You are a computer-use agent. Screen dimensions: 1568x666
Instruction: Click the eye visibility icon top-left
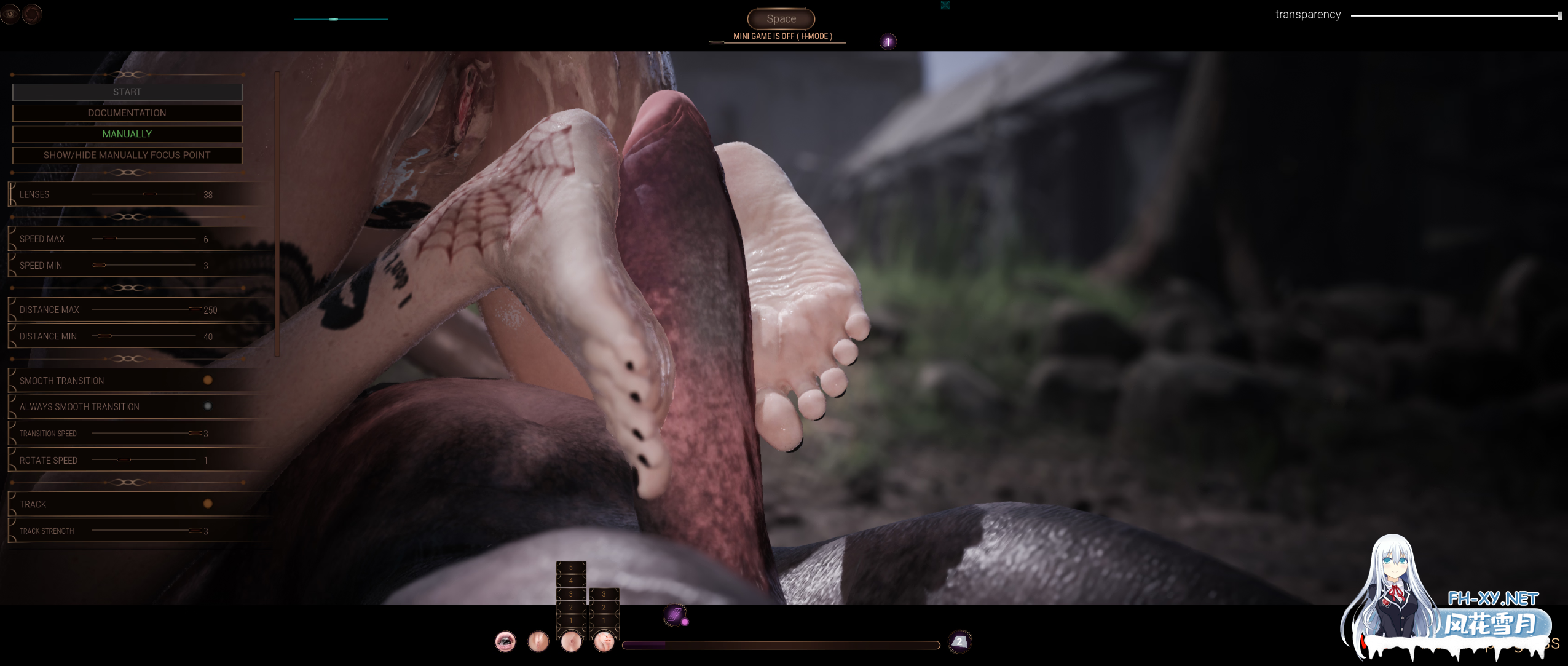click(x=10, y=14)
